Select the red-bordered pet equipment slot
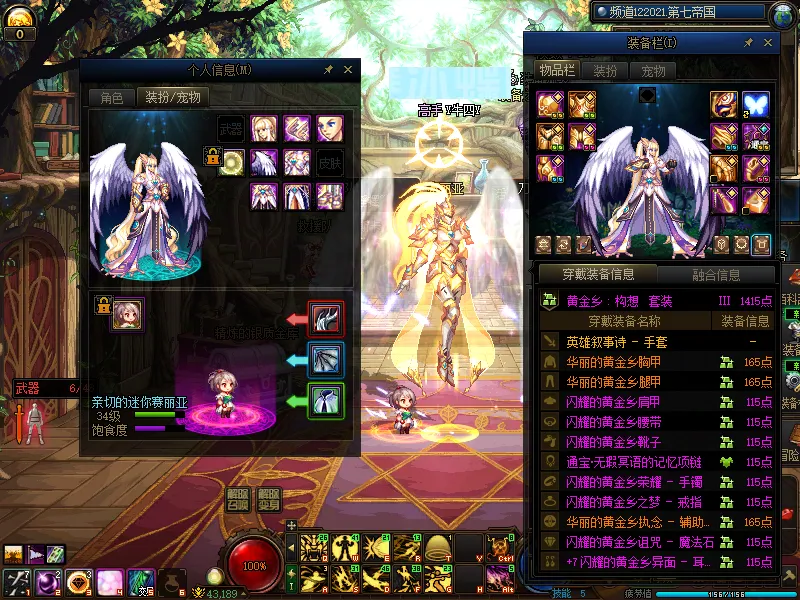 [x=326, y=319]
